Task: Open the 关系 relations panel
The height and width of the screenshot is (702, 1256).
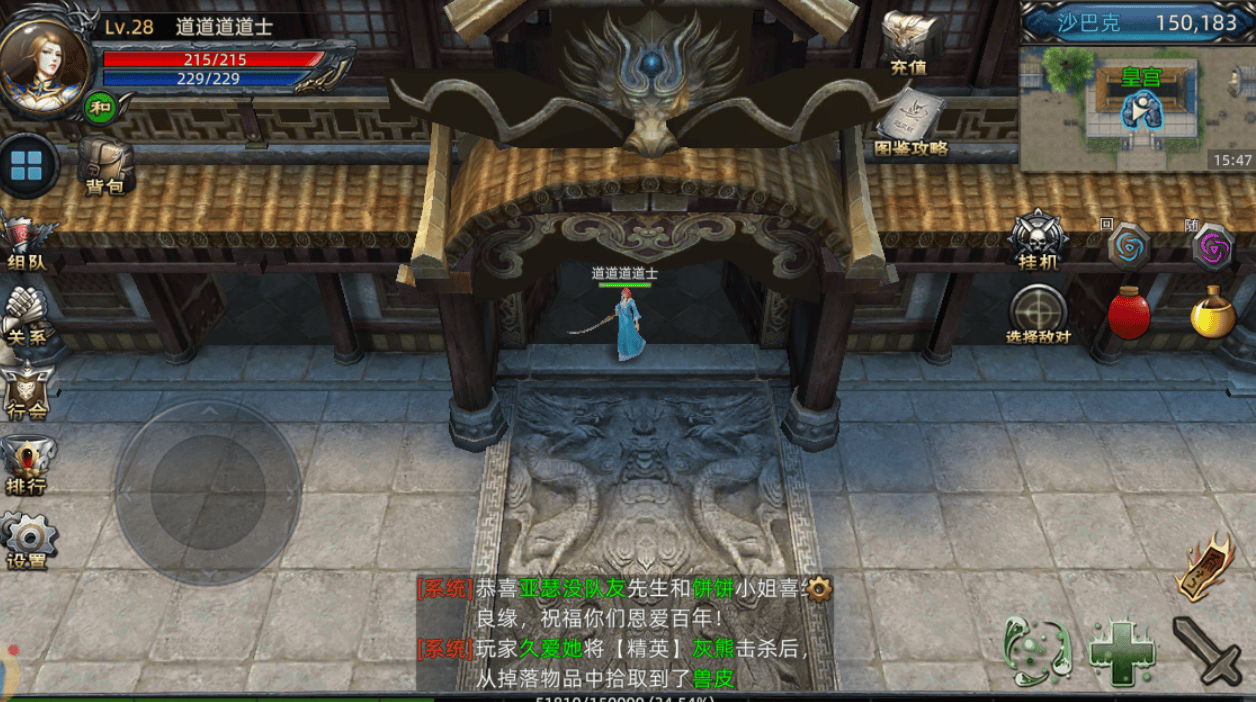Action: (x=27, y=315)
